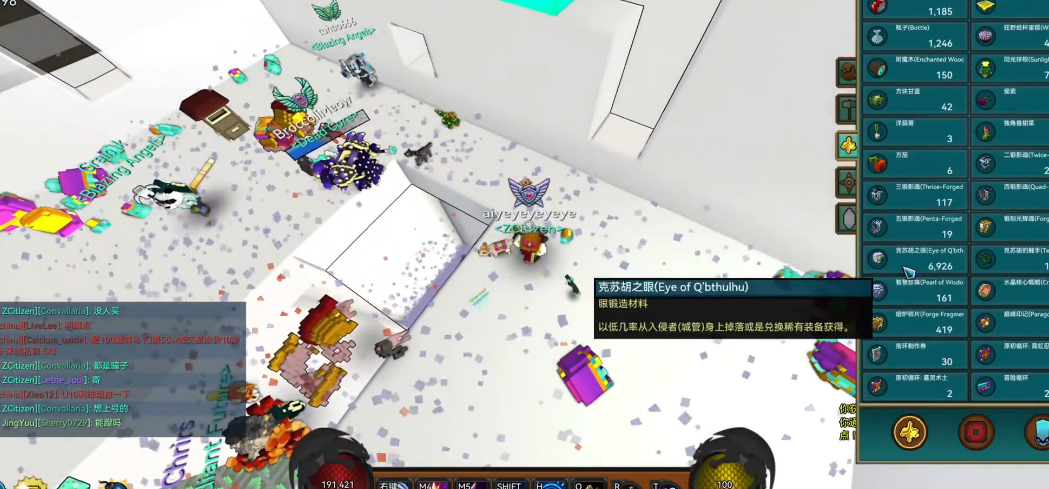Switch to the red target inventory tab
Image resolution: width=1049 pixels, height=489 pixels.
(848, 183)
